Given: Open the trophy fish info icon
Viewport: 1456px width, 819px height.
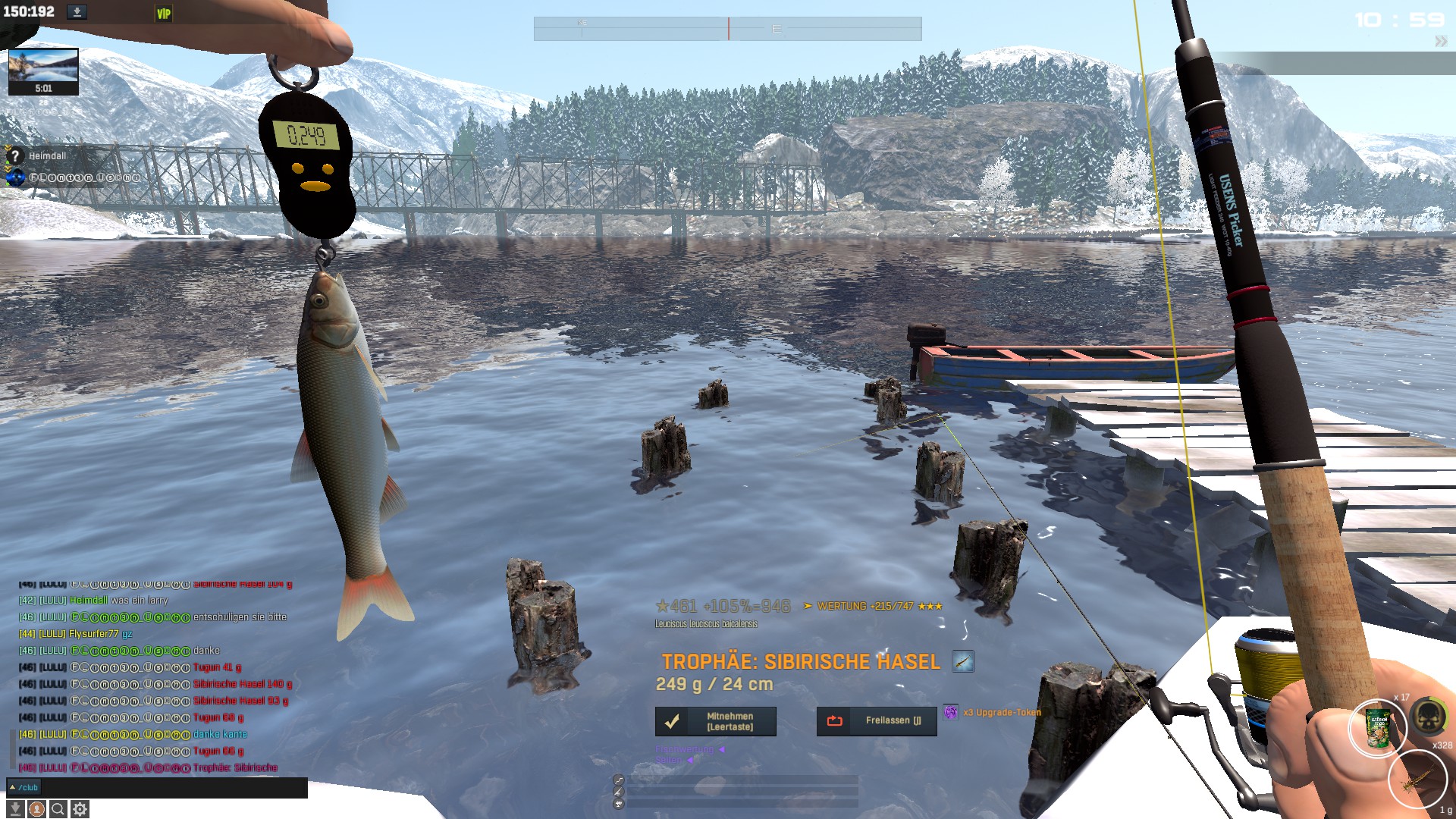Looking at the screenshot, I should click(962, 661).
